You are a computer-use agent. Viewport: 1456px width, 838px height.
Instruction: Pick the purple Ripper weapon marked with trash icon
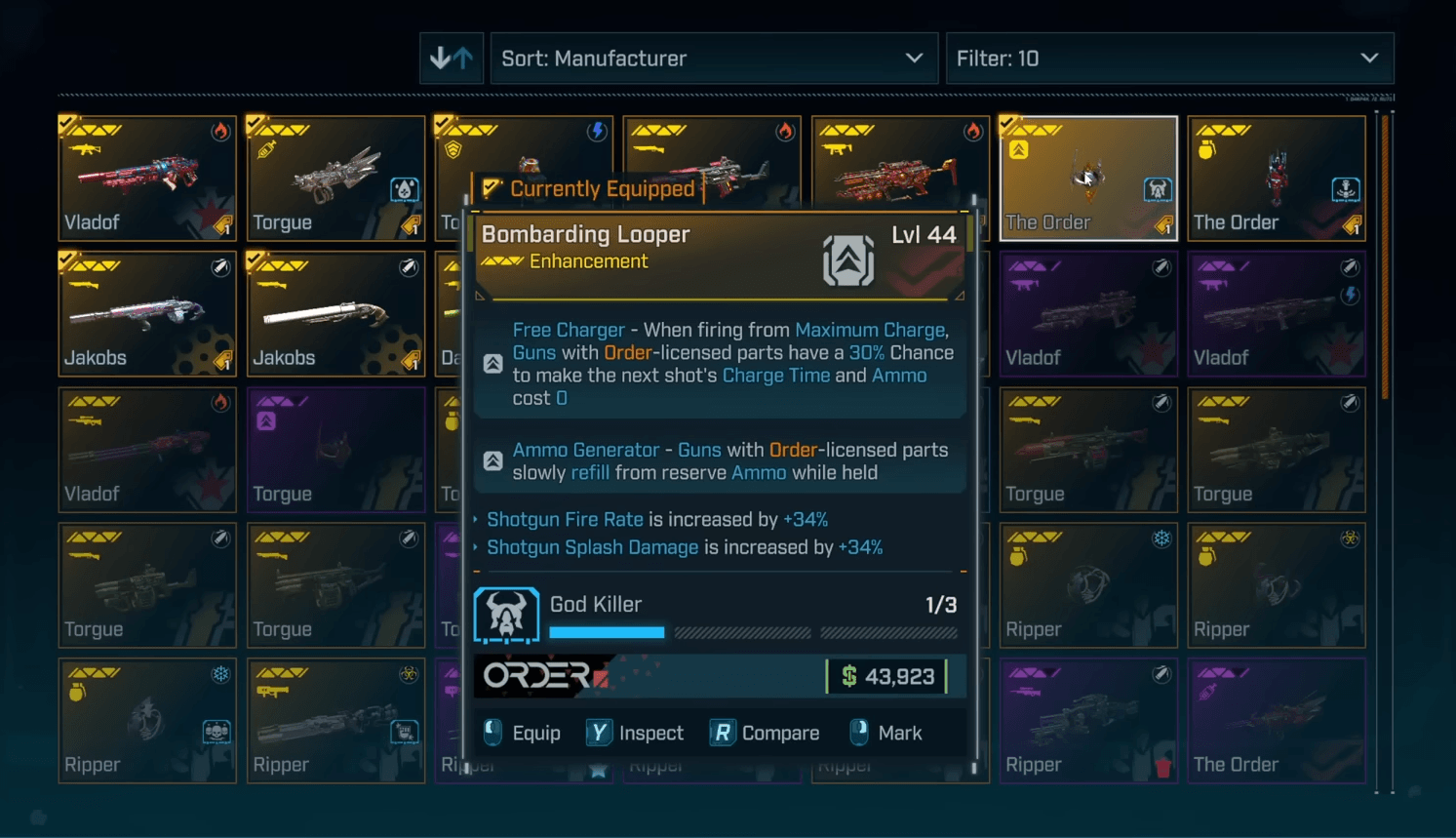click(x=1087, y=721)
